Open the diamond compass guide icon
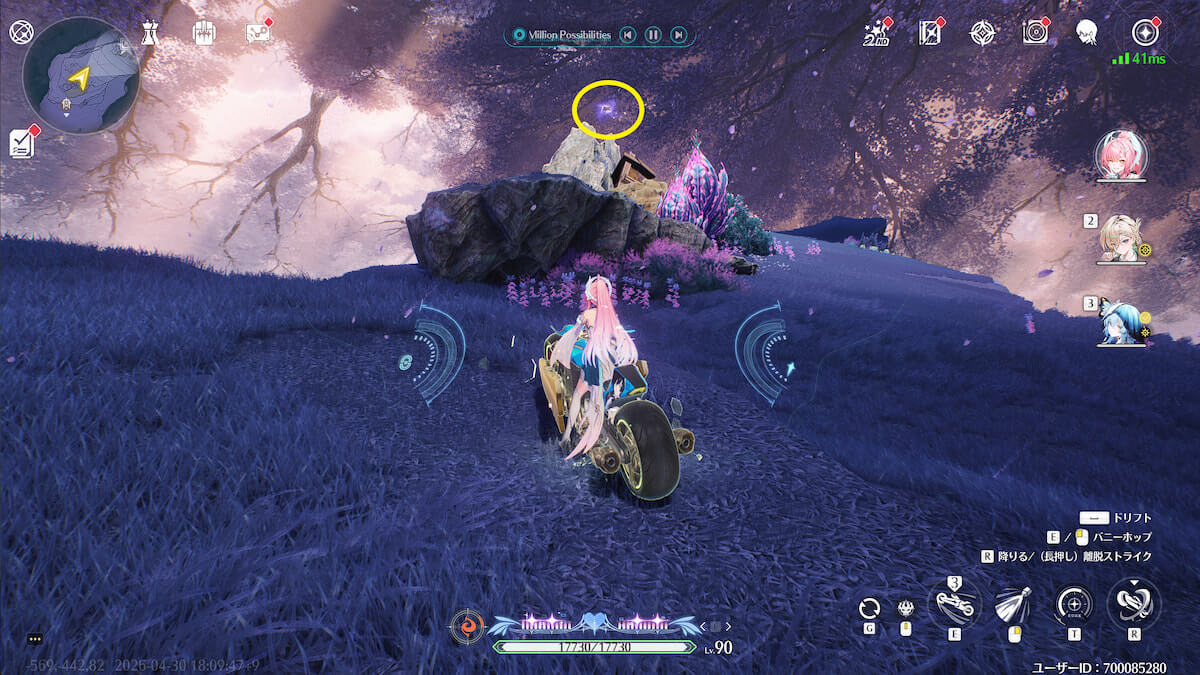 point(983,33)
